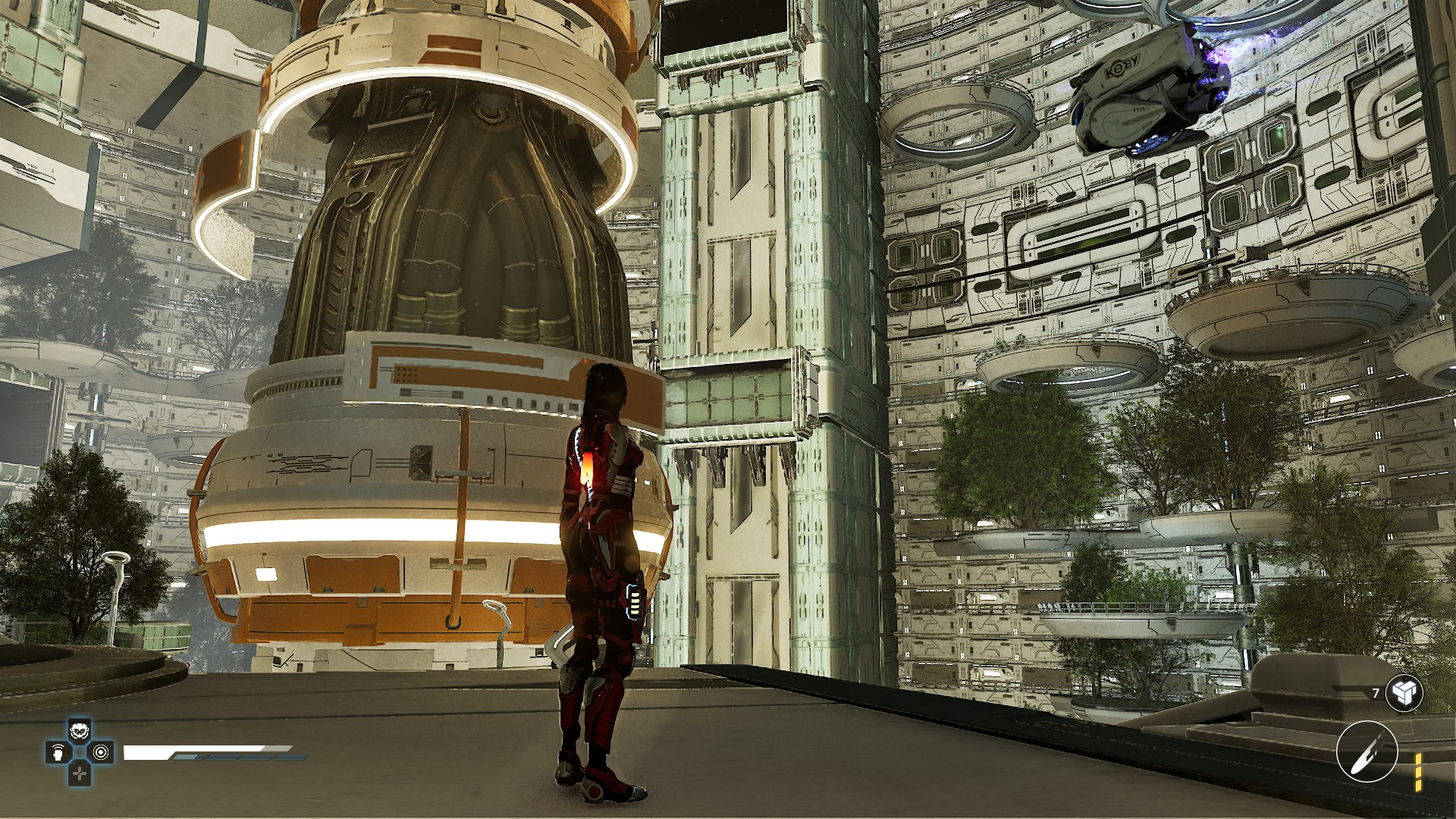Click the glowing cube item icon

(x=1404, y=692)
